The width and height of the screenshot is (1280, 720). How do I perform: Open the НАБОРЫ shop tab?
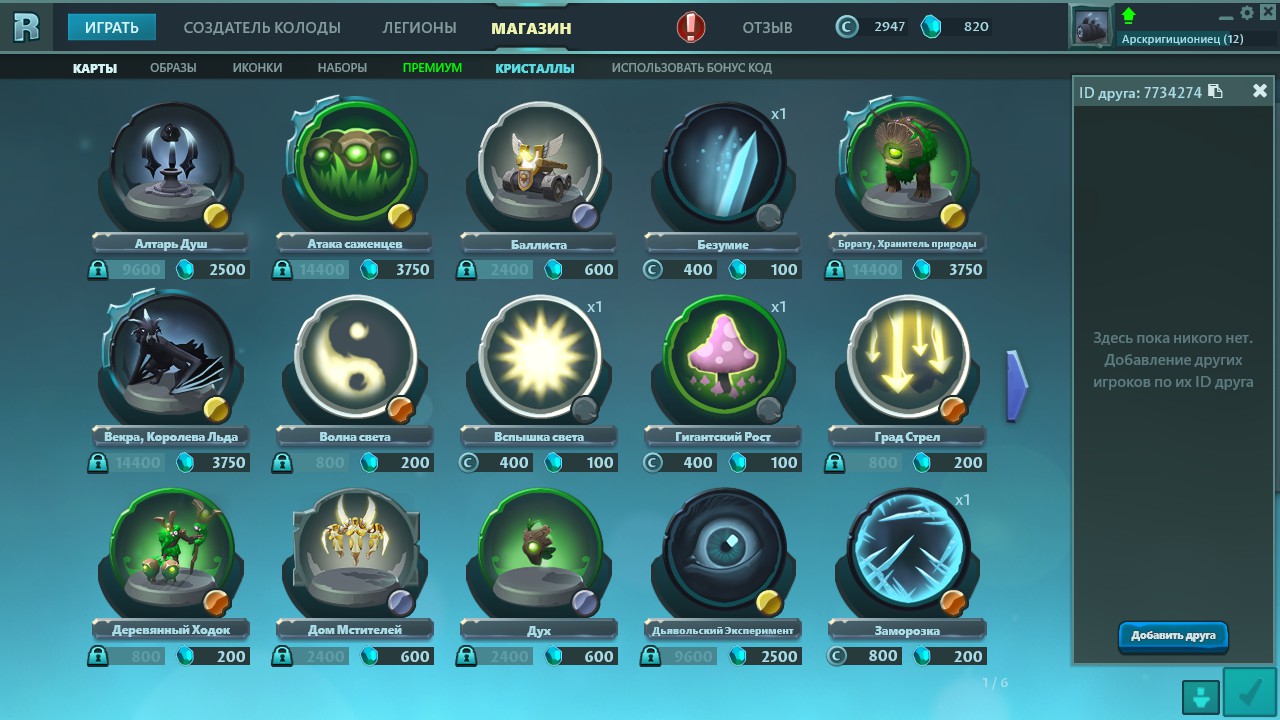(342, 68)
